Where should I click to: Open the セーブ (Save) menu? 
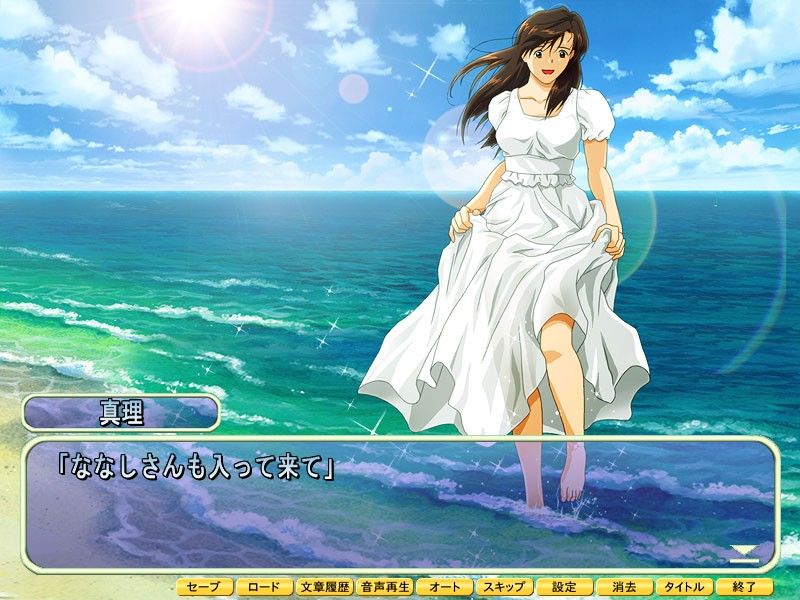[x=205, y=587]
